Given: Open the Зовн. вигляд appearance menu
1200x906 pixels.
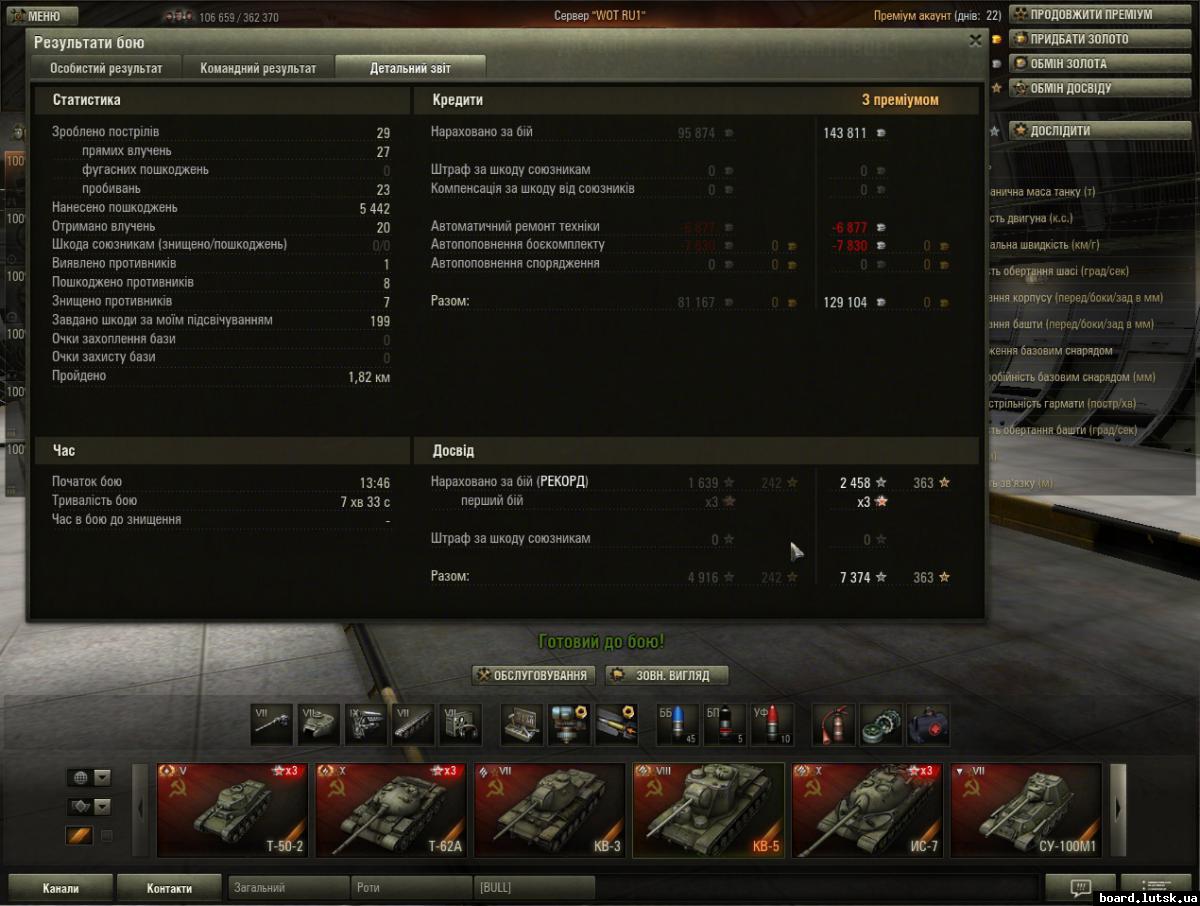Looking at the screenshot, I should pyautogui.click(x=666, y=675).
